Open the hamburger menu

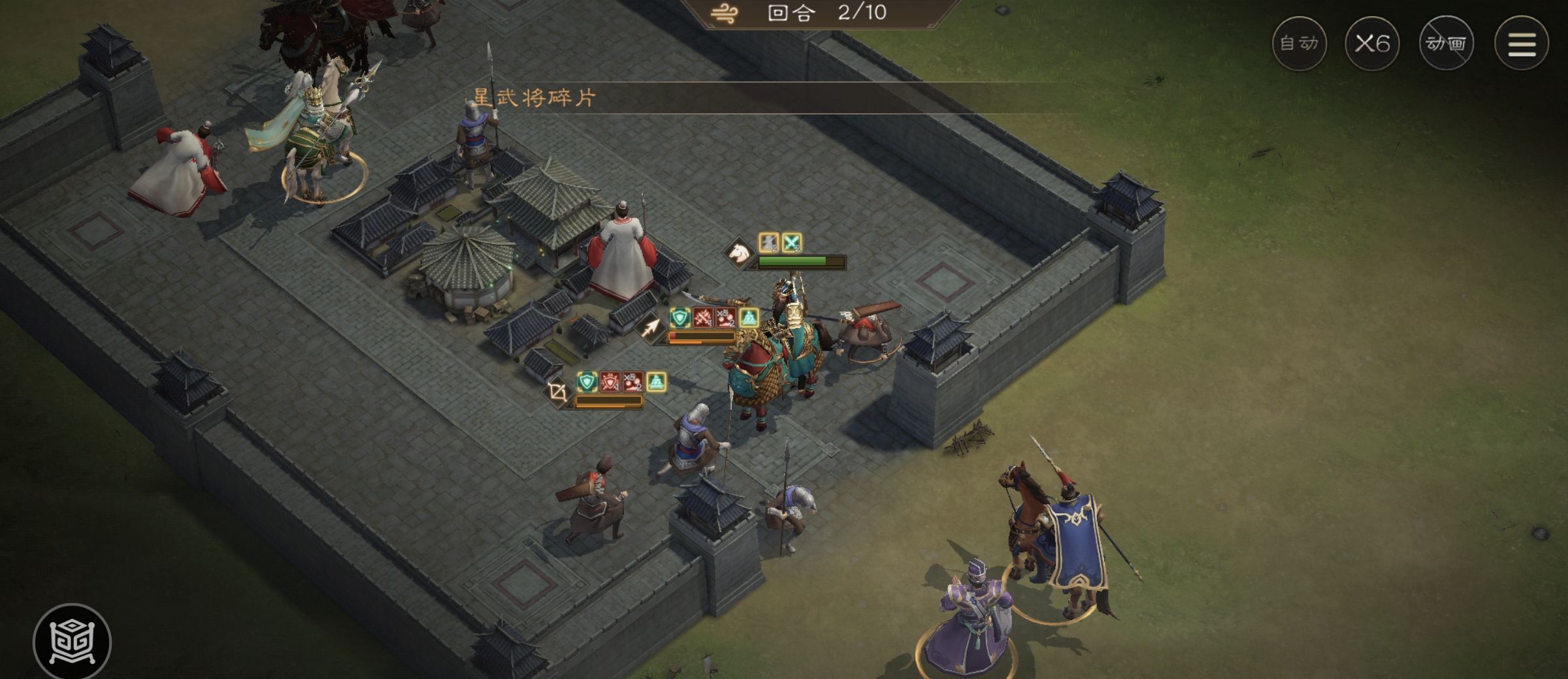pos(1522,44)
